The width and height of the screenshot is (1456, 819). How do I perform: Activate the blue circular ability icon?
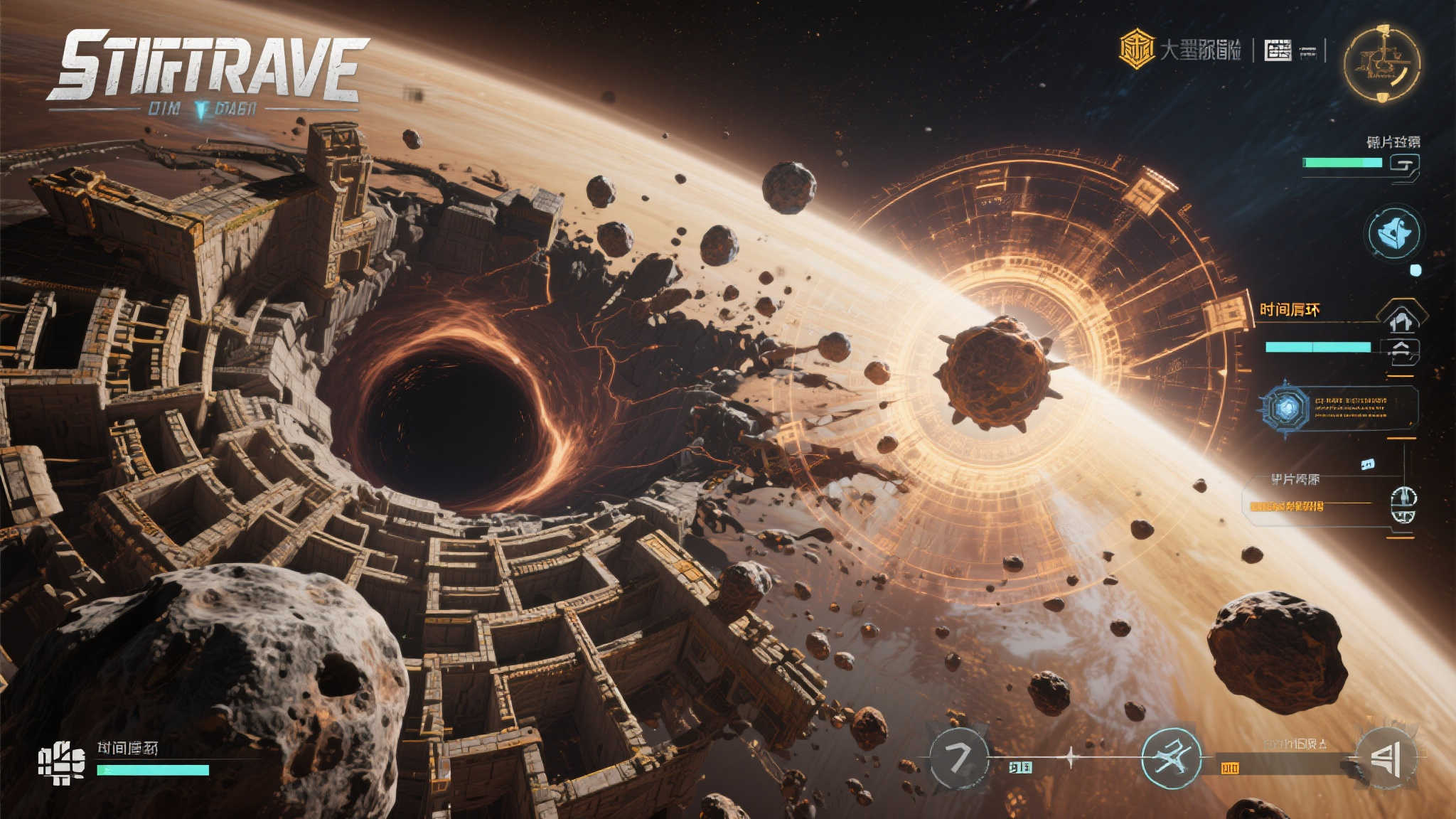(1393, 232)
